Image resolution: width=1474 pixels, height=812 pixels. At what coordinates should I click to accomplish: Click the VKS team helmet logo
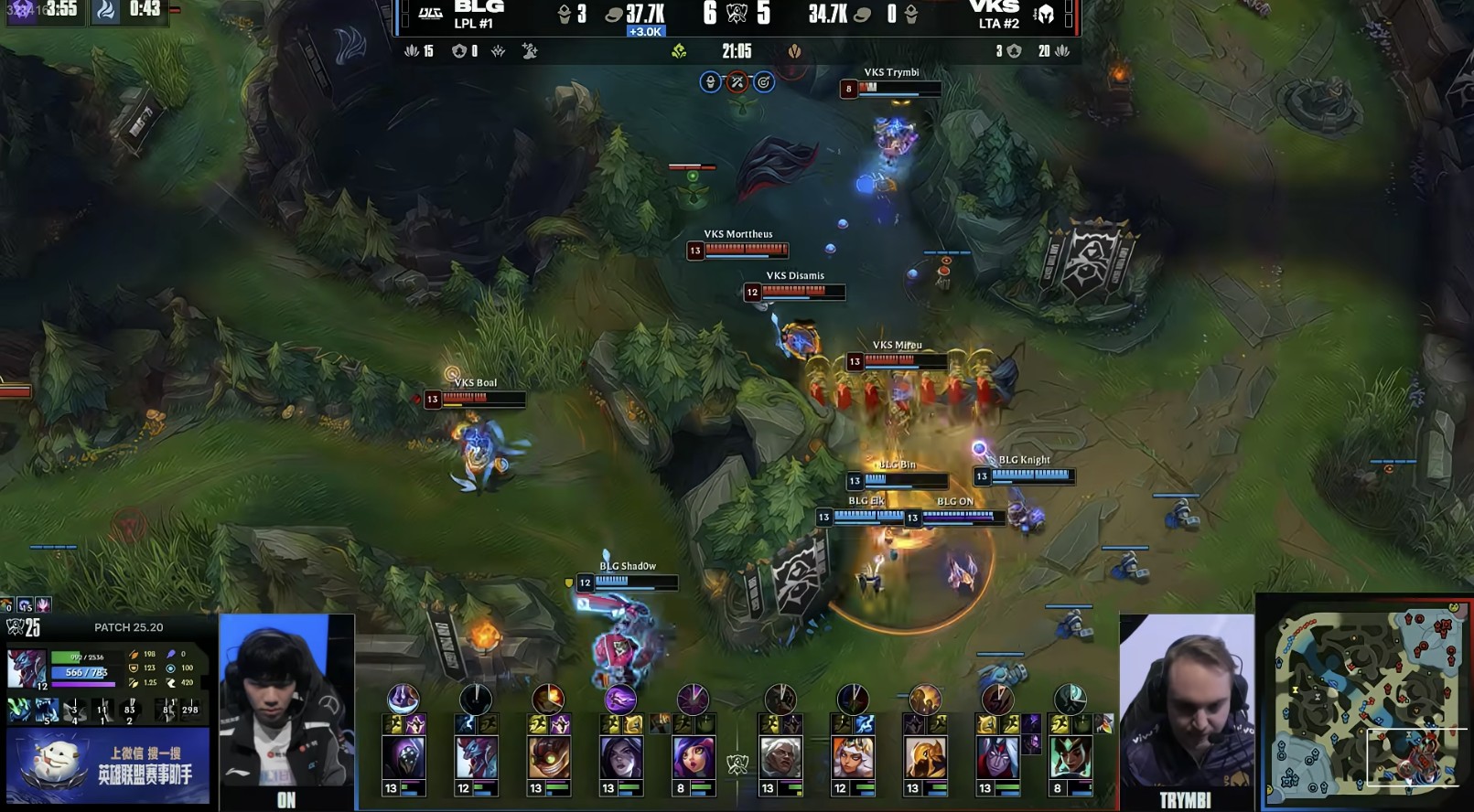tap(1044, 14)
